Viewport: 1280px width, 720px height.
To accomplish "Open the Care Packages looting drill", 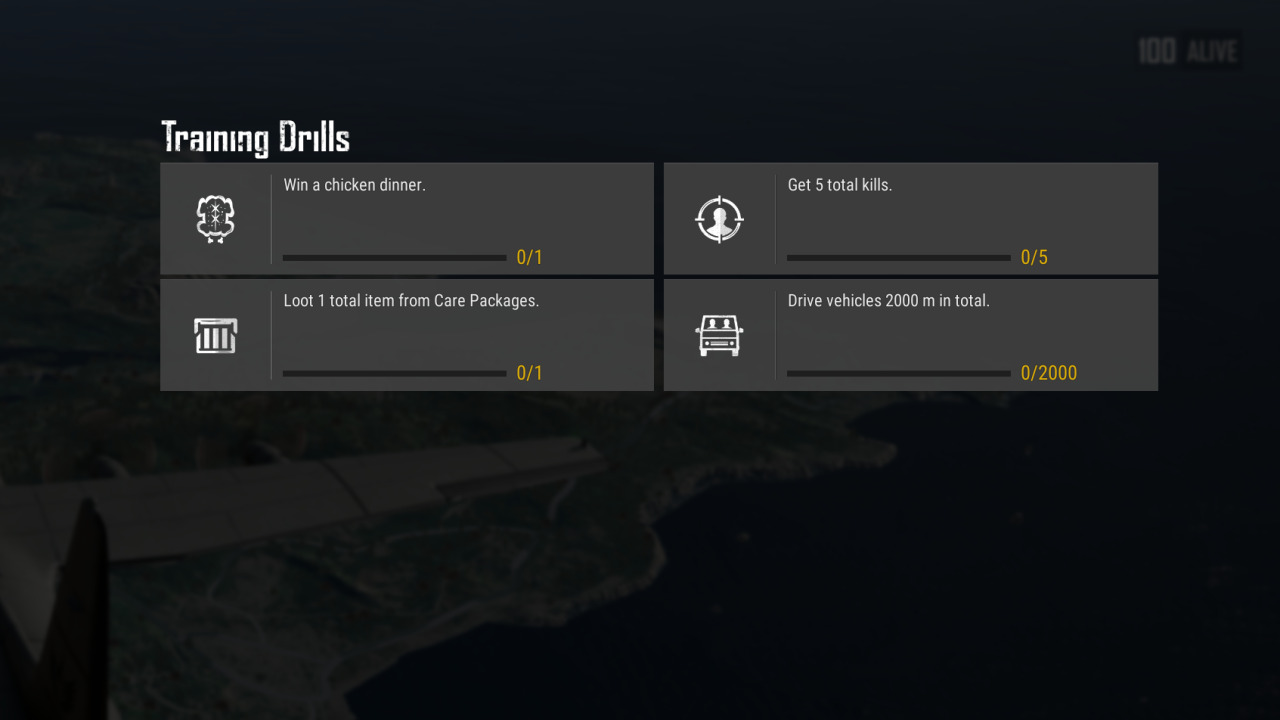I will 406,335.
